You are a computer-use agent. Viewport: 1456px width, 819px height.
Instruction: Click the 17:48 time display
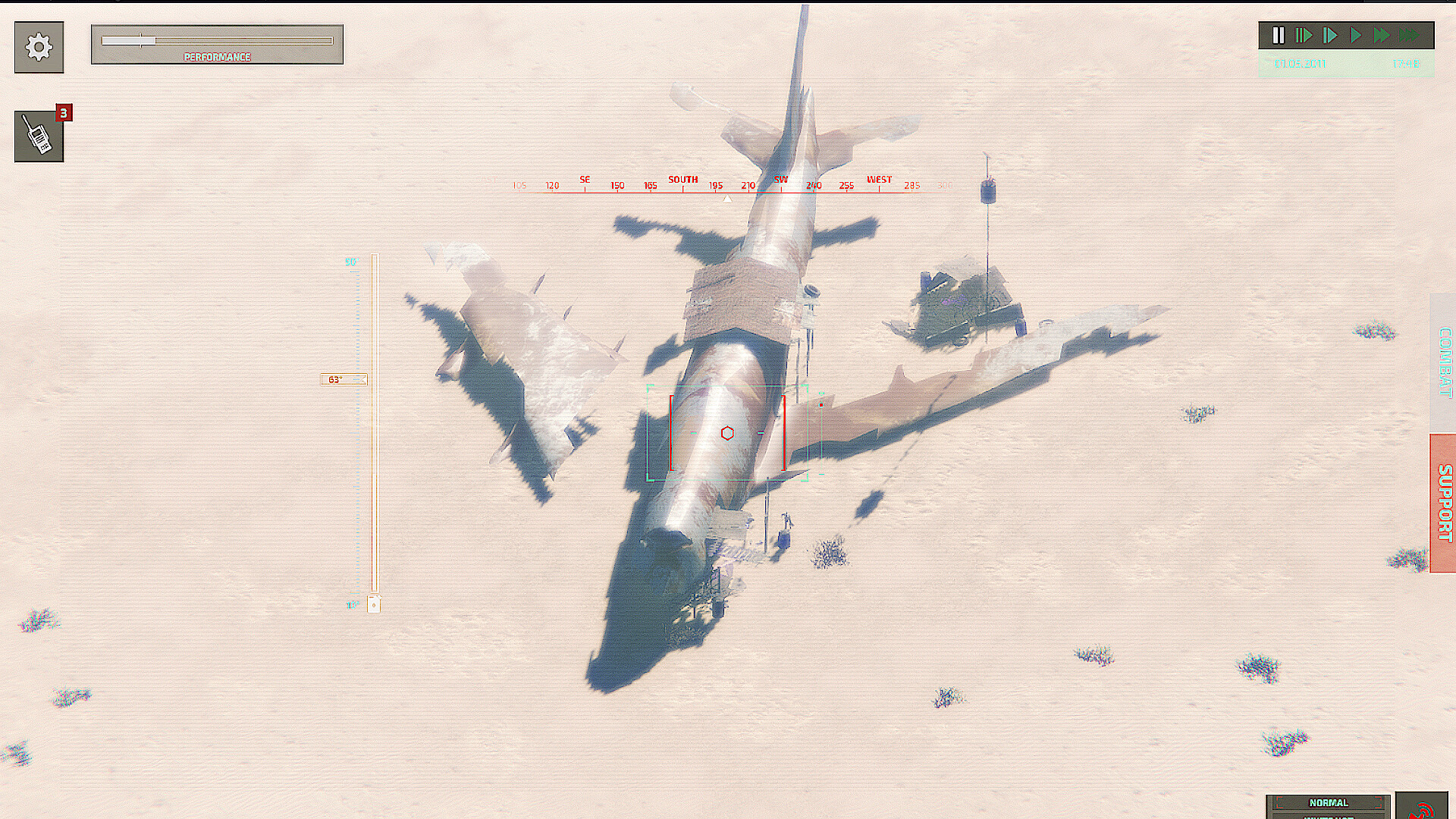click(x=1407, y=64)
